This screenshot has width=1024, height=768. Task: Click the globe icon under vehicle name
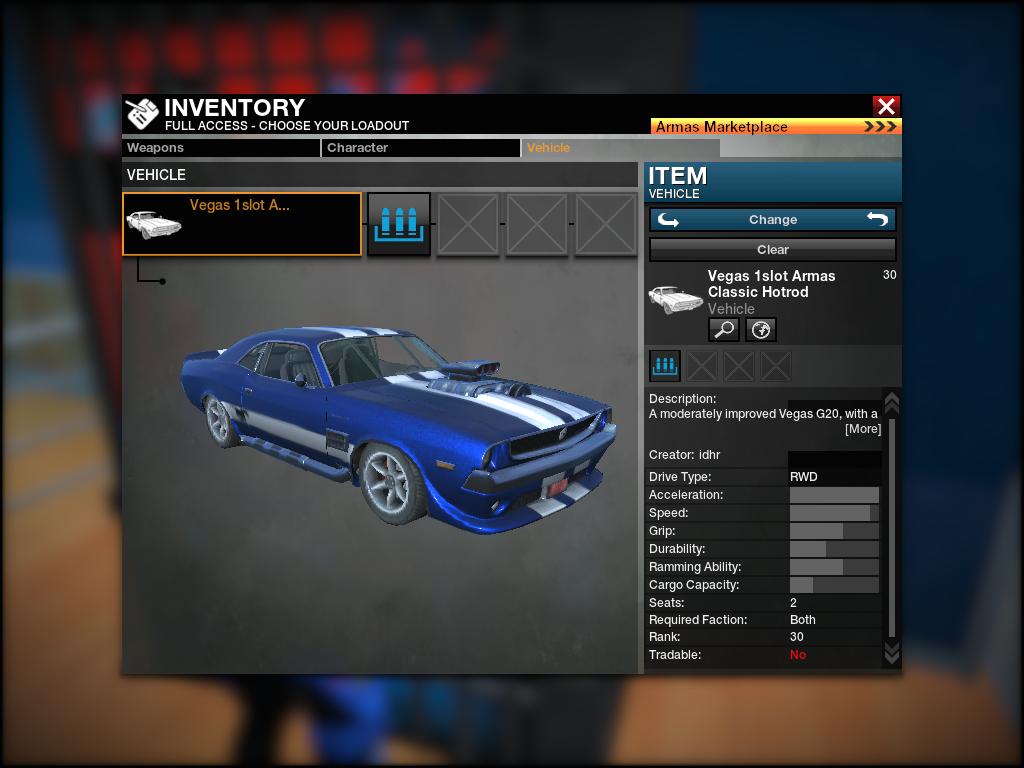(x=760, y=329)
